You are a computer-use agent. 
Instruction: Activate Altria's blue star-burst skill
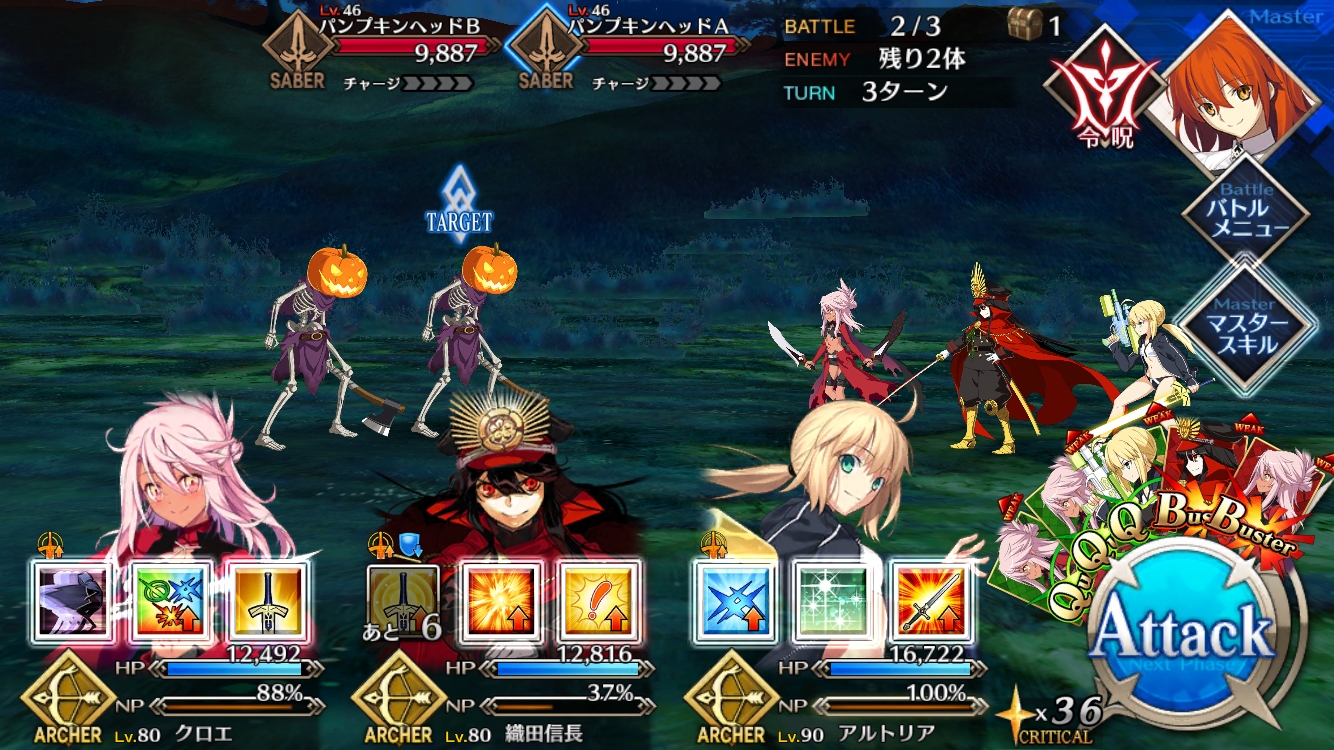point(735,600)
